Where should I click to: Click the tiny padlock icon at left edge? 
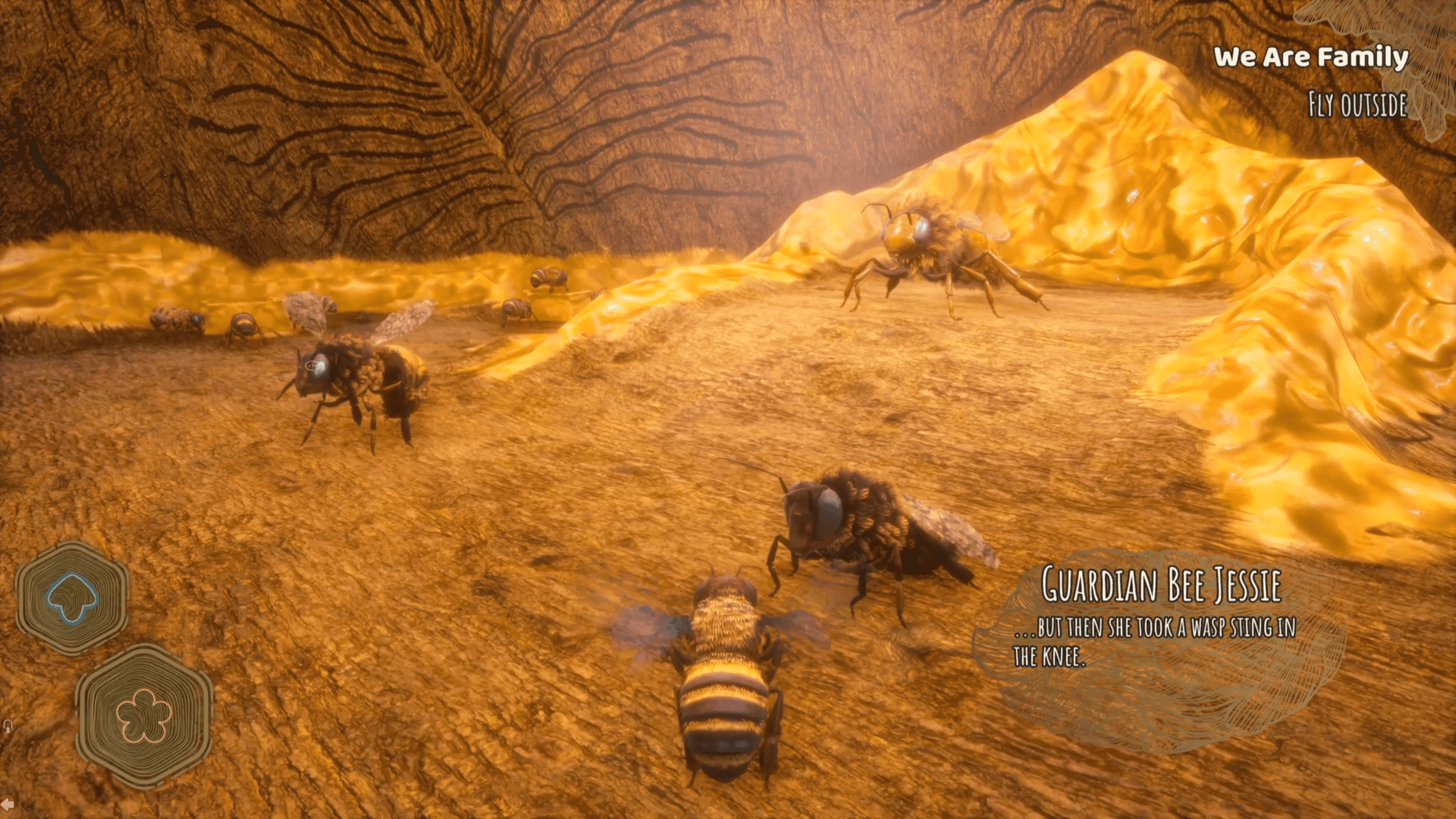tap(8, 726)
